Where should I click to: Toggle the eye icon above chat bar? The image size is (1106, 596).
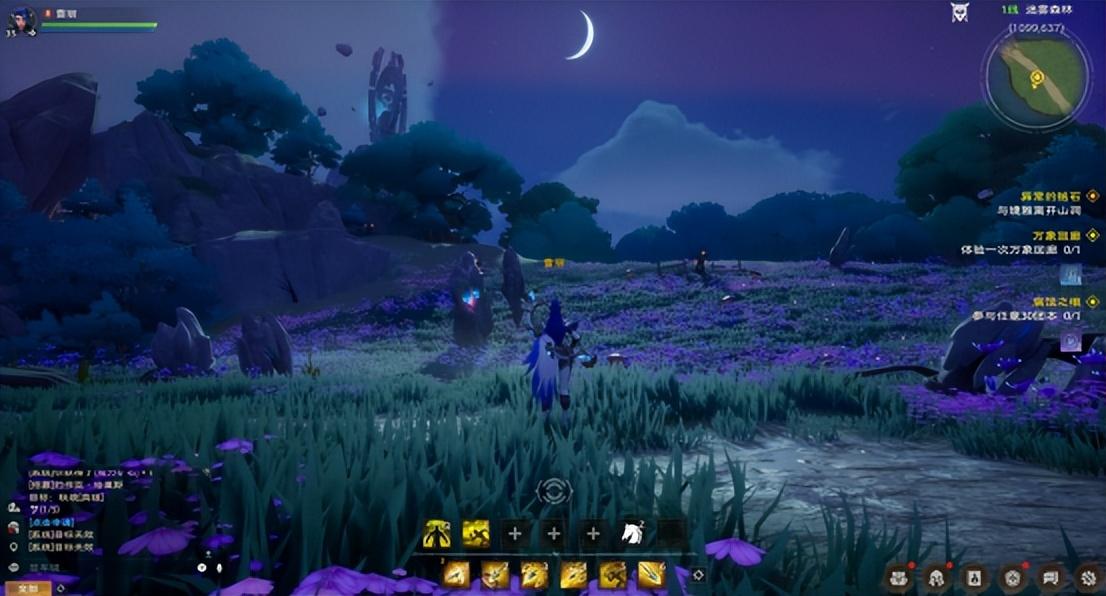tap(202, 567)
